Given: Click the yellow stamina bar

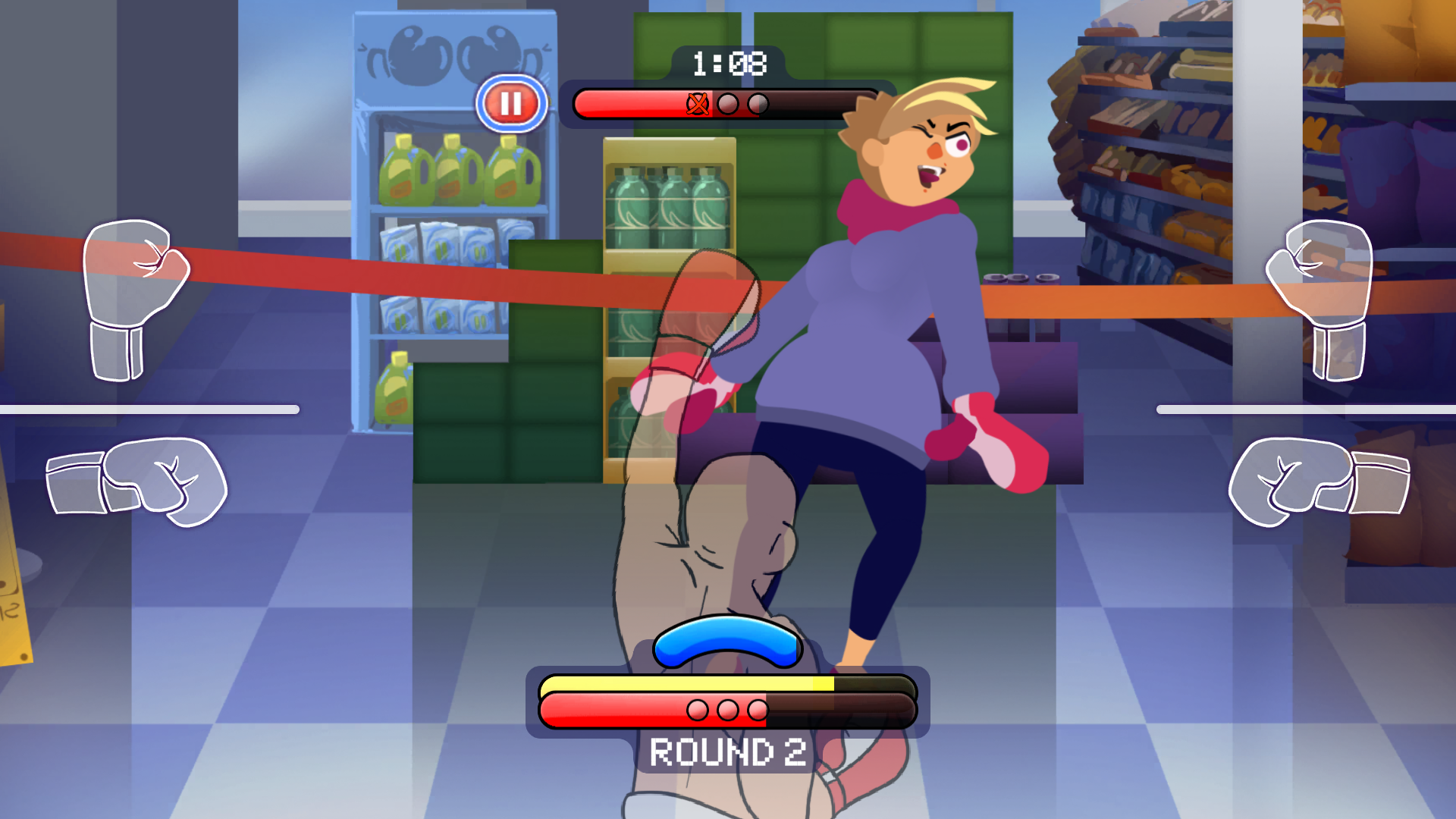Looking at the screenshot, I should coord(682,685).
